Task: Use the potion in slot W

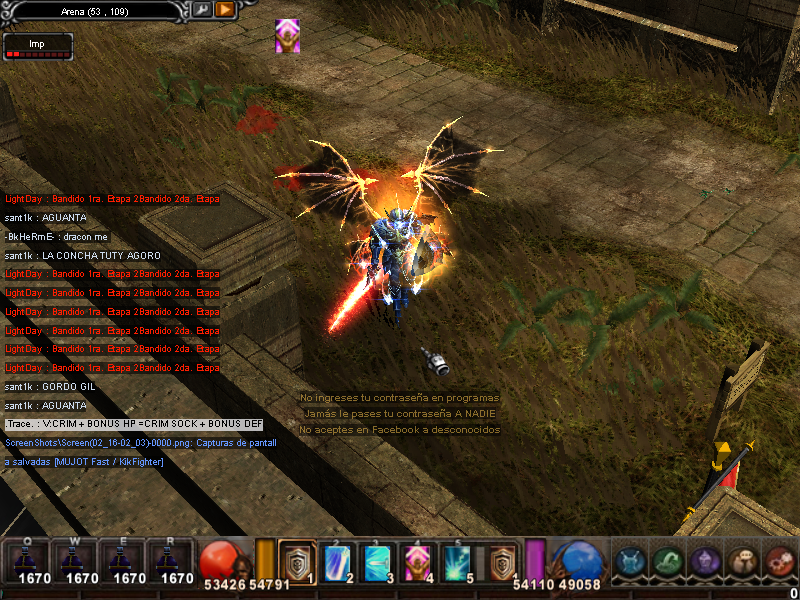Action: (82, 560)
